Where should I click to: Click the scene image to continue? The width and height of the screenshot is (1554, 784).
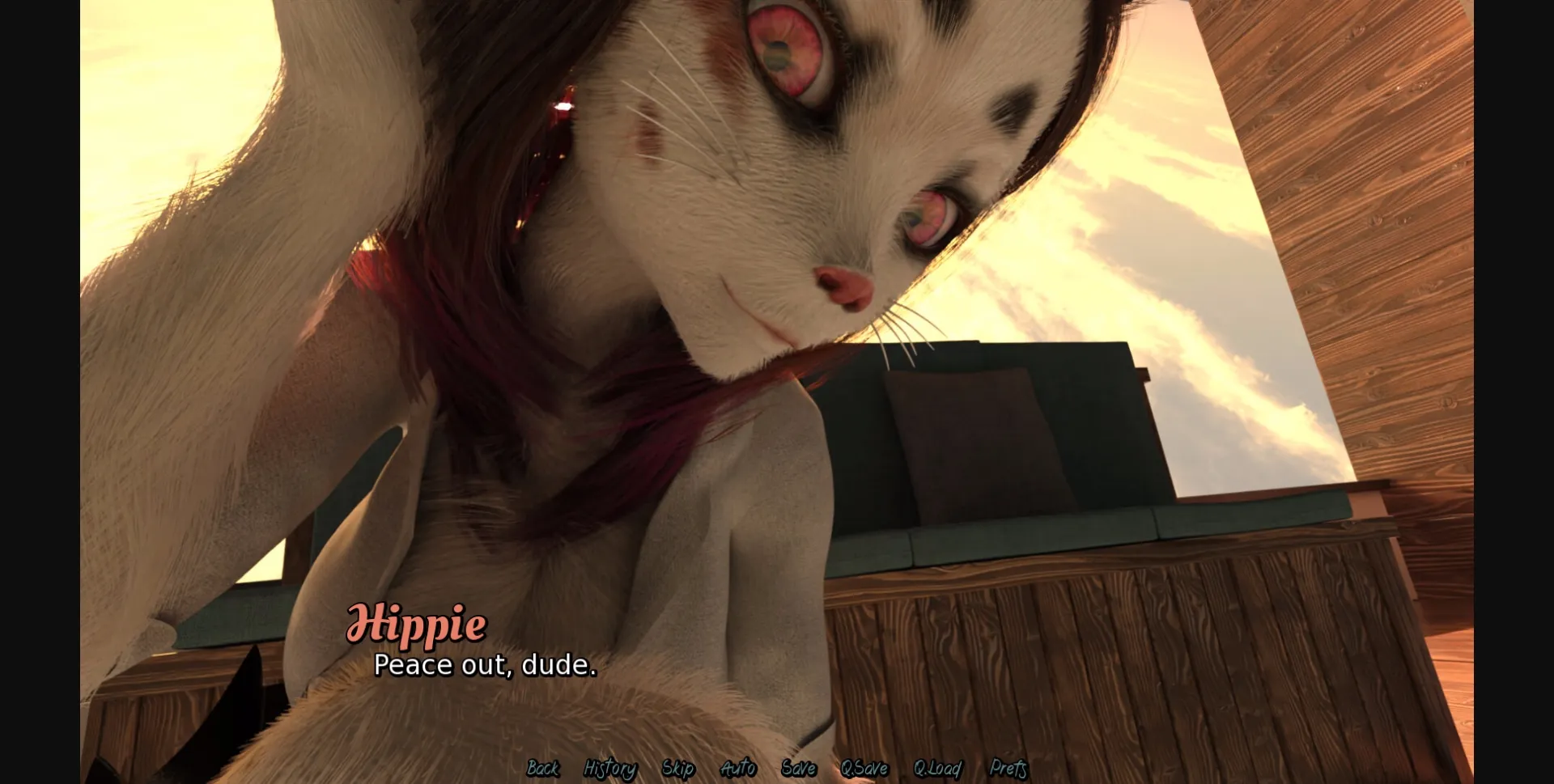point(777,364)
